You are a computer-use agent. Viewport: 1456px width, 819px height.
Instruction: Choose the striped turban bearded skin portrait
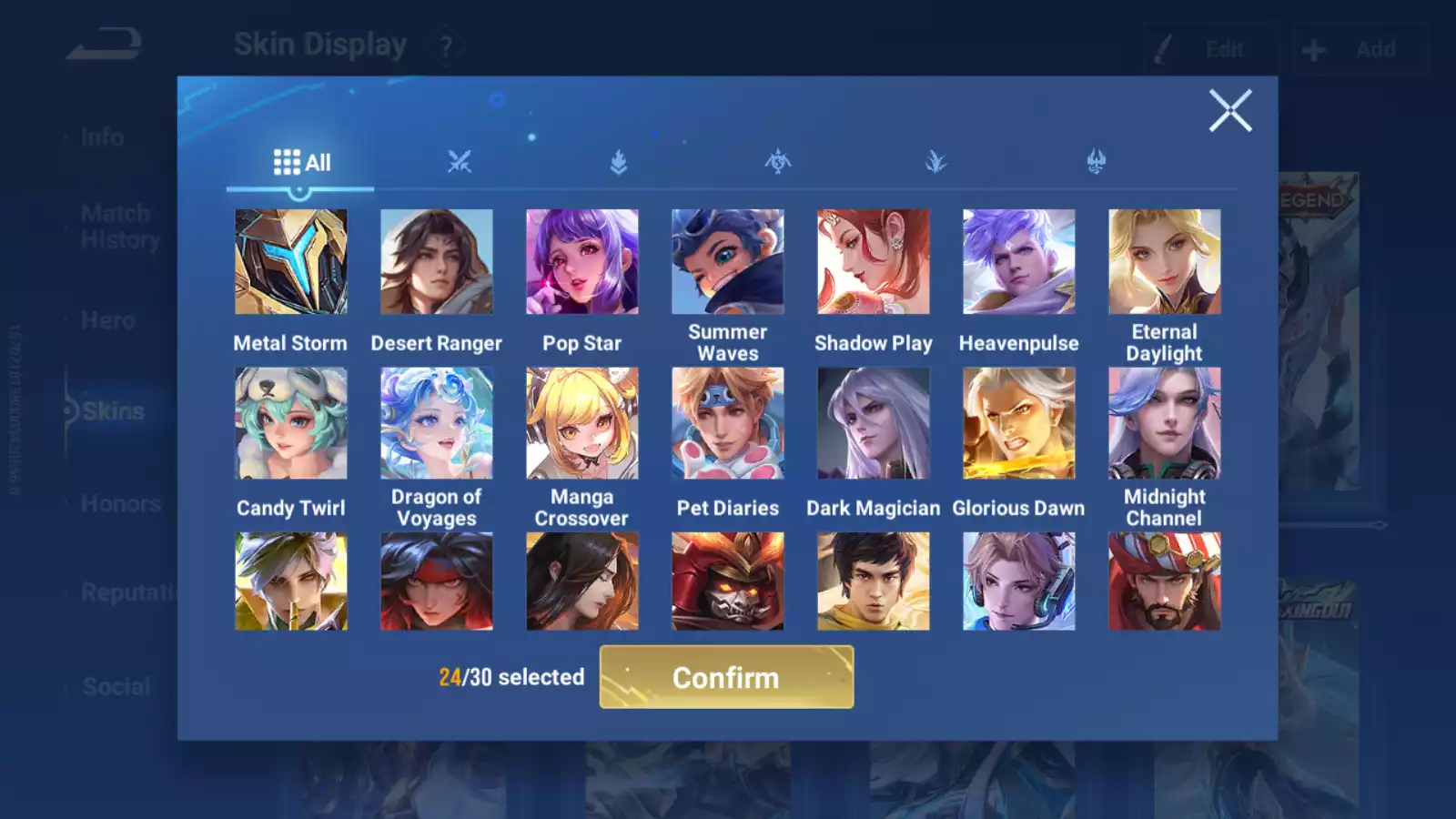[1165, 581]
